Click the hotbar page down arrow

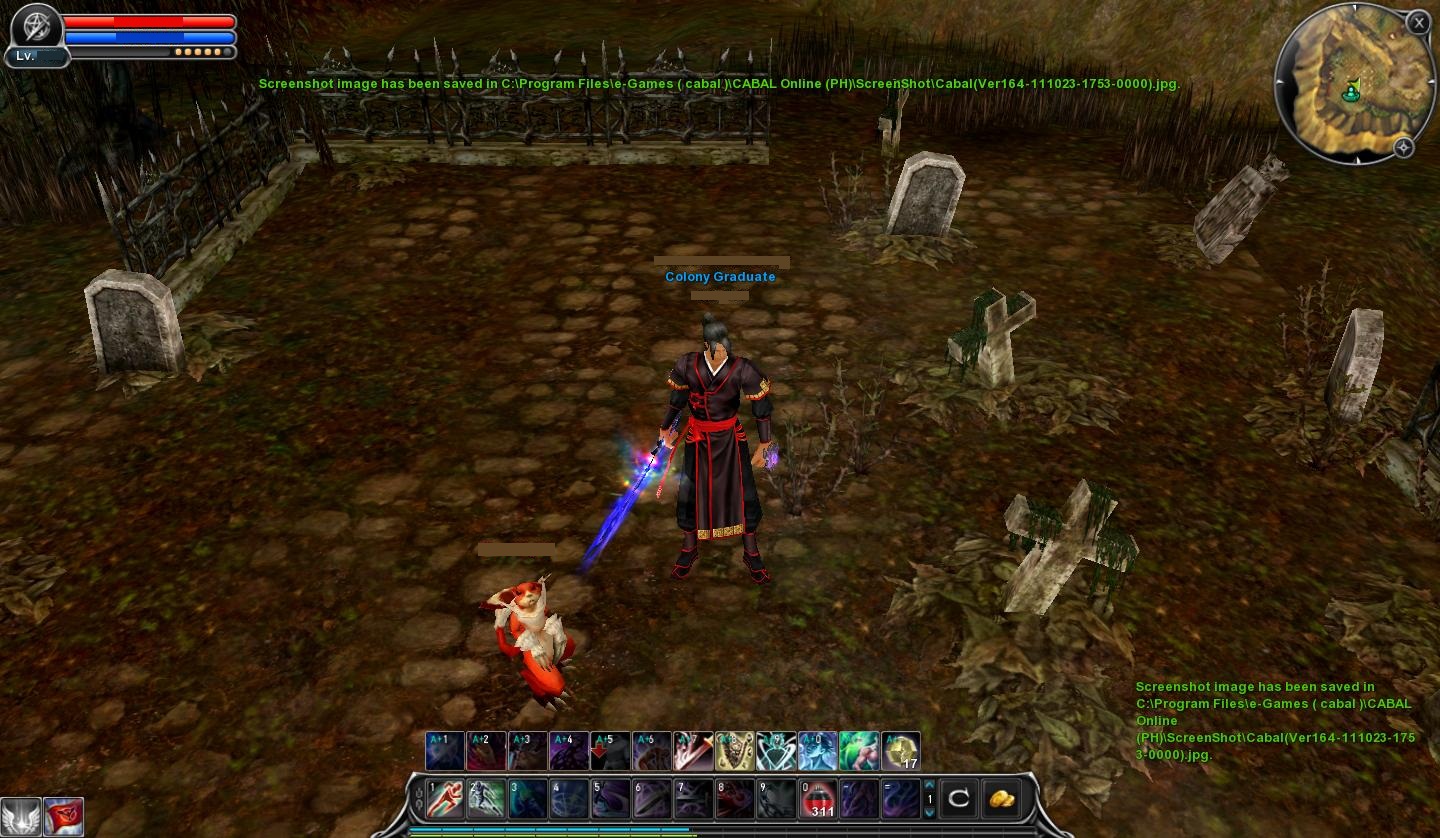[x=929, y=813]
